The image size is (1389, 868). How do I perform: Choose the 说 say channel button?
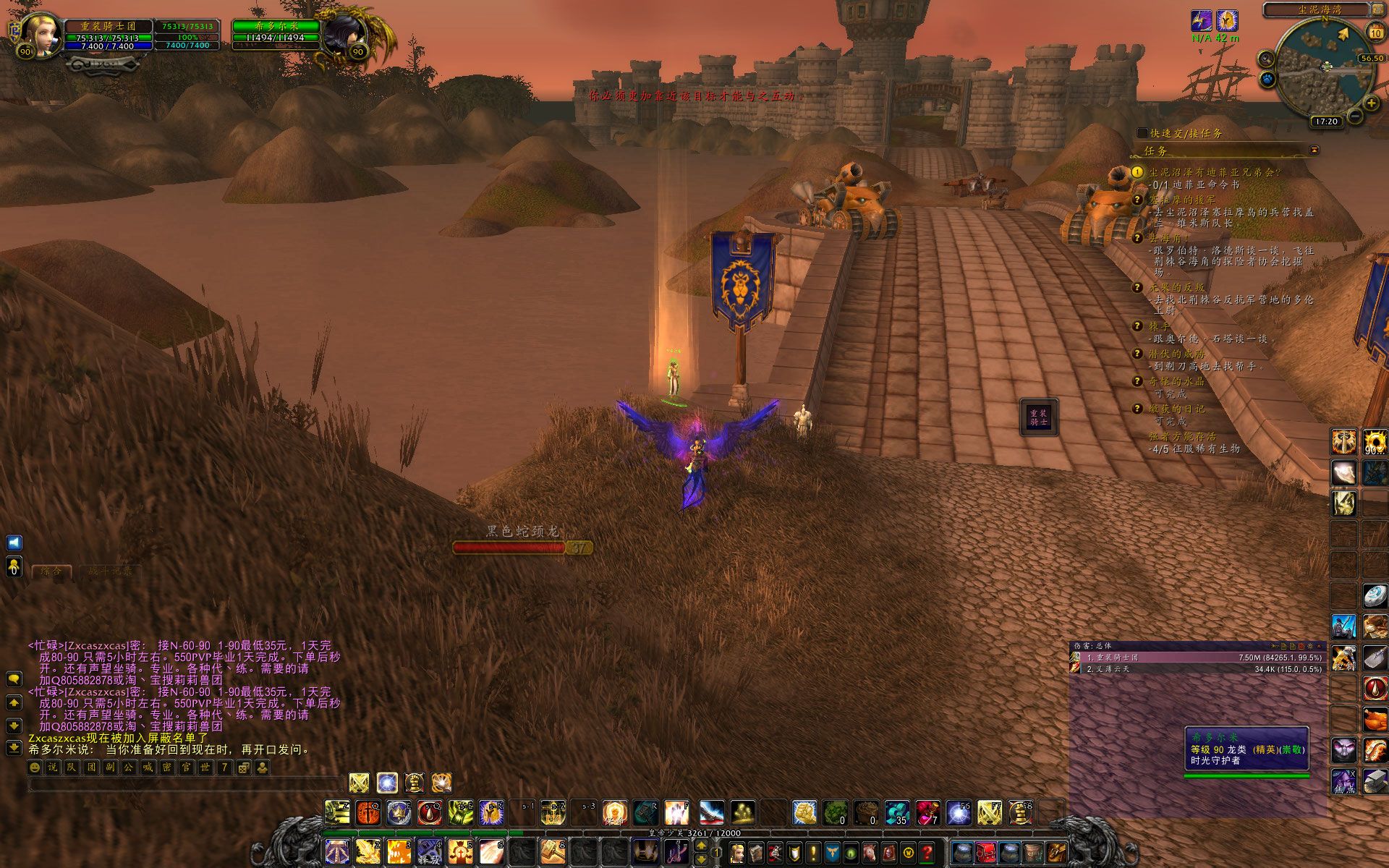[53, 767]
